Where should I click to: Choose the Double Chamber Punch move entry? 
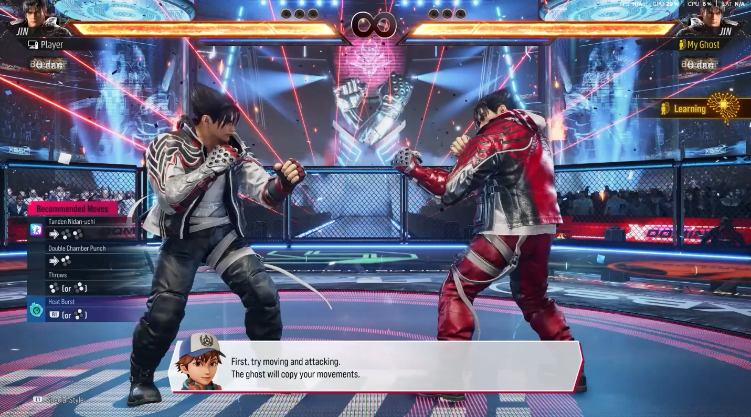(x=80, y=254)
